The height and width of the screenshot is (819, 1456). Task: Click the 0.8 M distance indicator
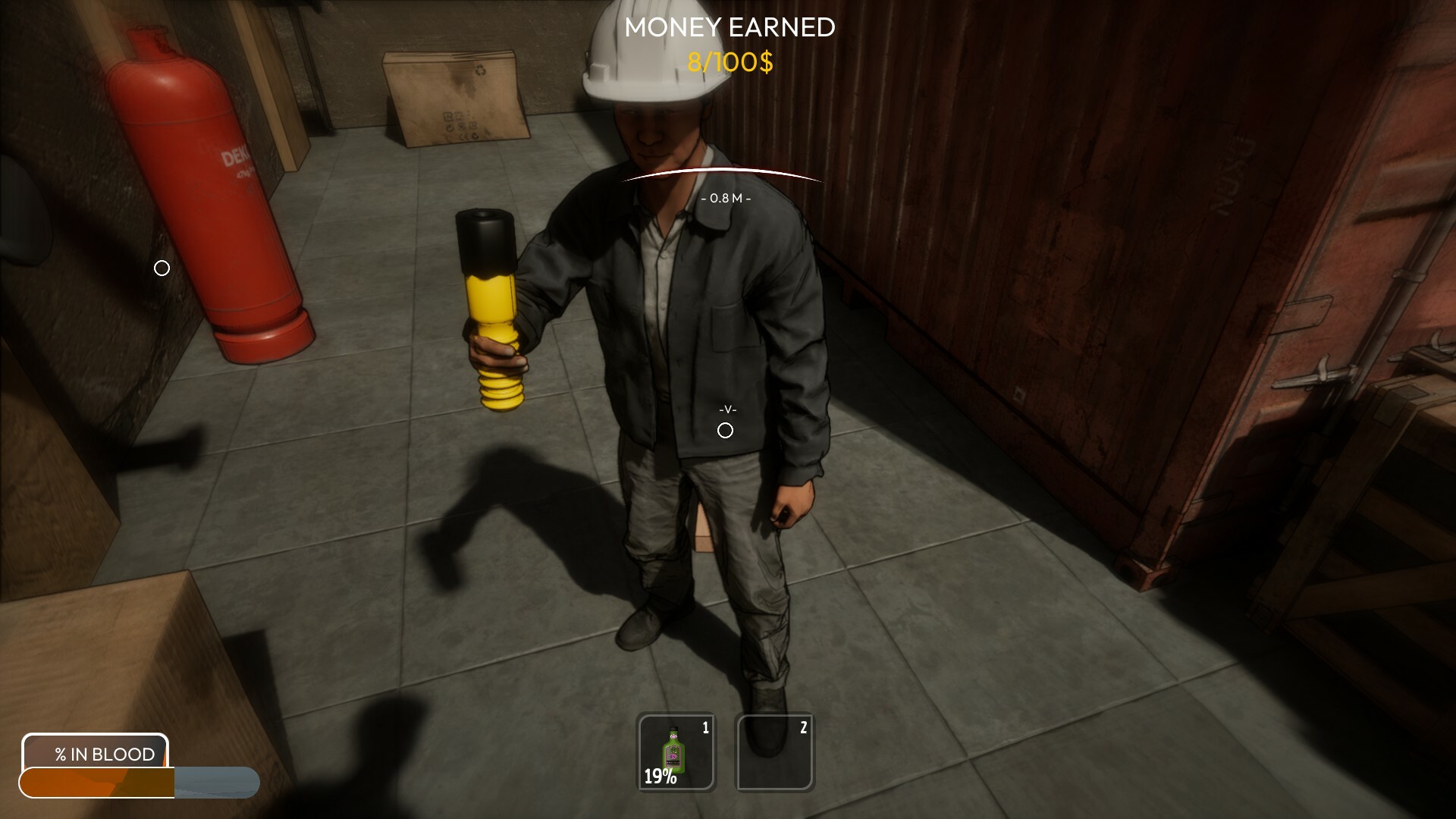[726, 199]
